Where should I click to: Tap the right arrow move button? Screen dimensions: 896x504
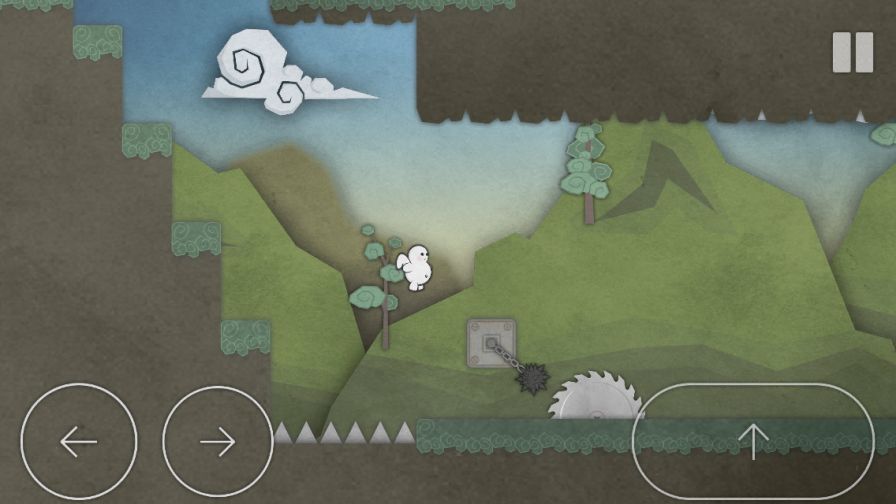coord(218,441)
